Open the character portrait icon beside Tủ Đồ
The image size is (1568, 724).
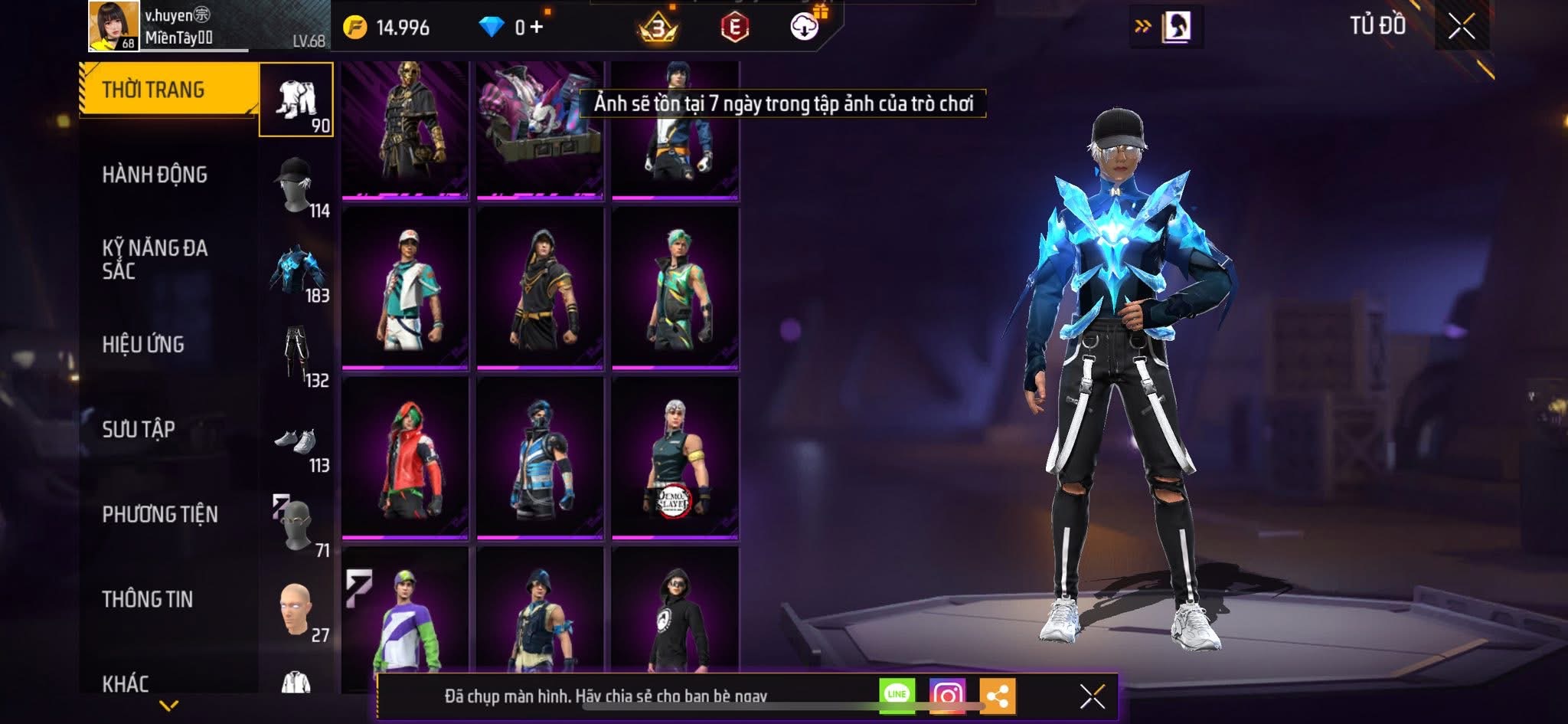pyautogui.click(x=1175, y=27)
